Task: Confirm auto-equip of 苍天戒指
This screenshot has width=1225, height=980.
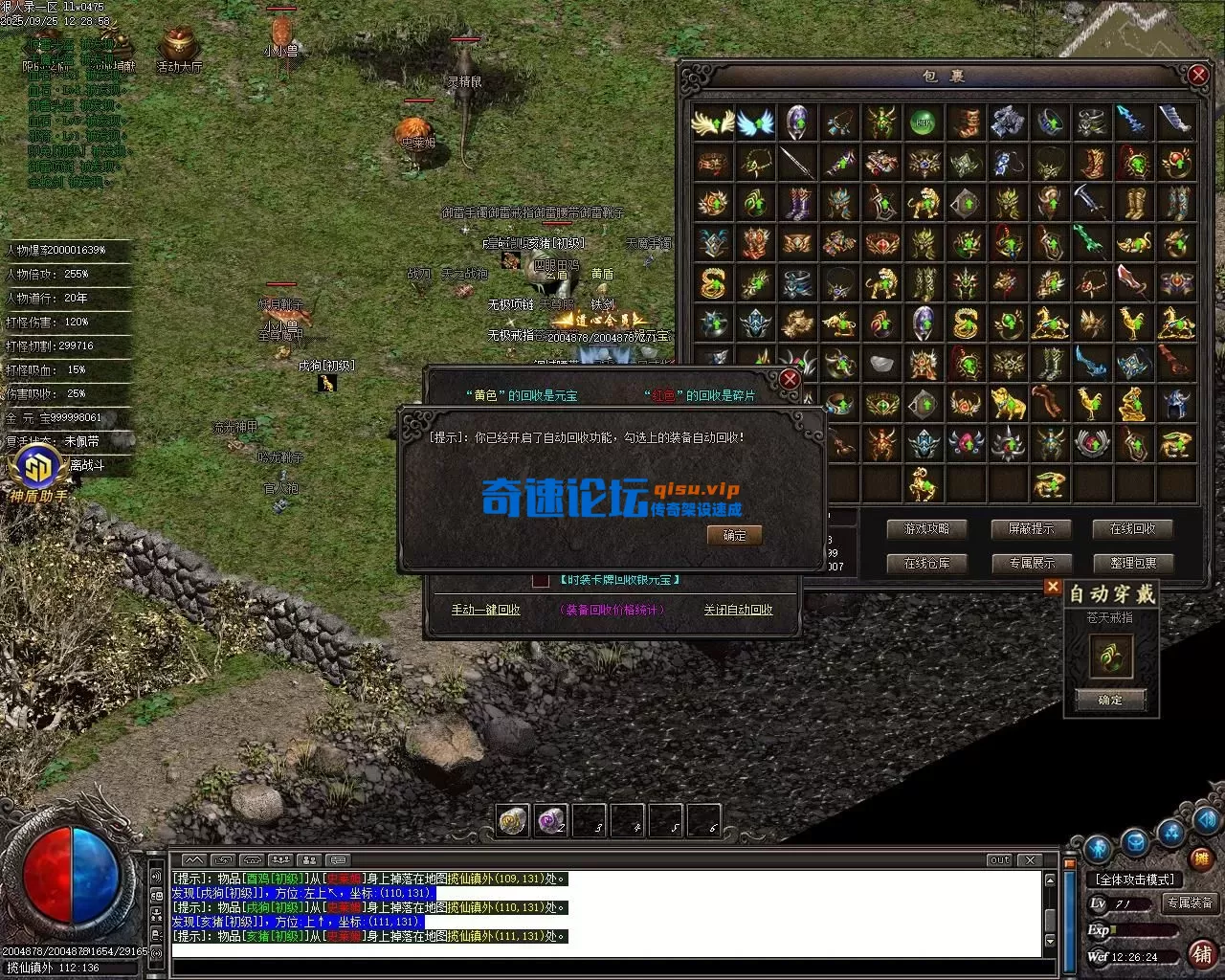Action: click(x=1110, y=700)
